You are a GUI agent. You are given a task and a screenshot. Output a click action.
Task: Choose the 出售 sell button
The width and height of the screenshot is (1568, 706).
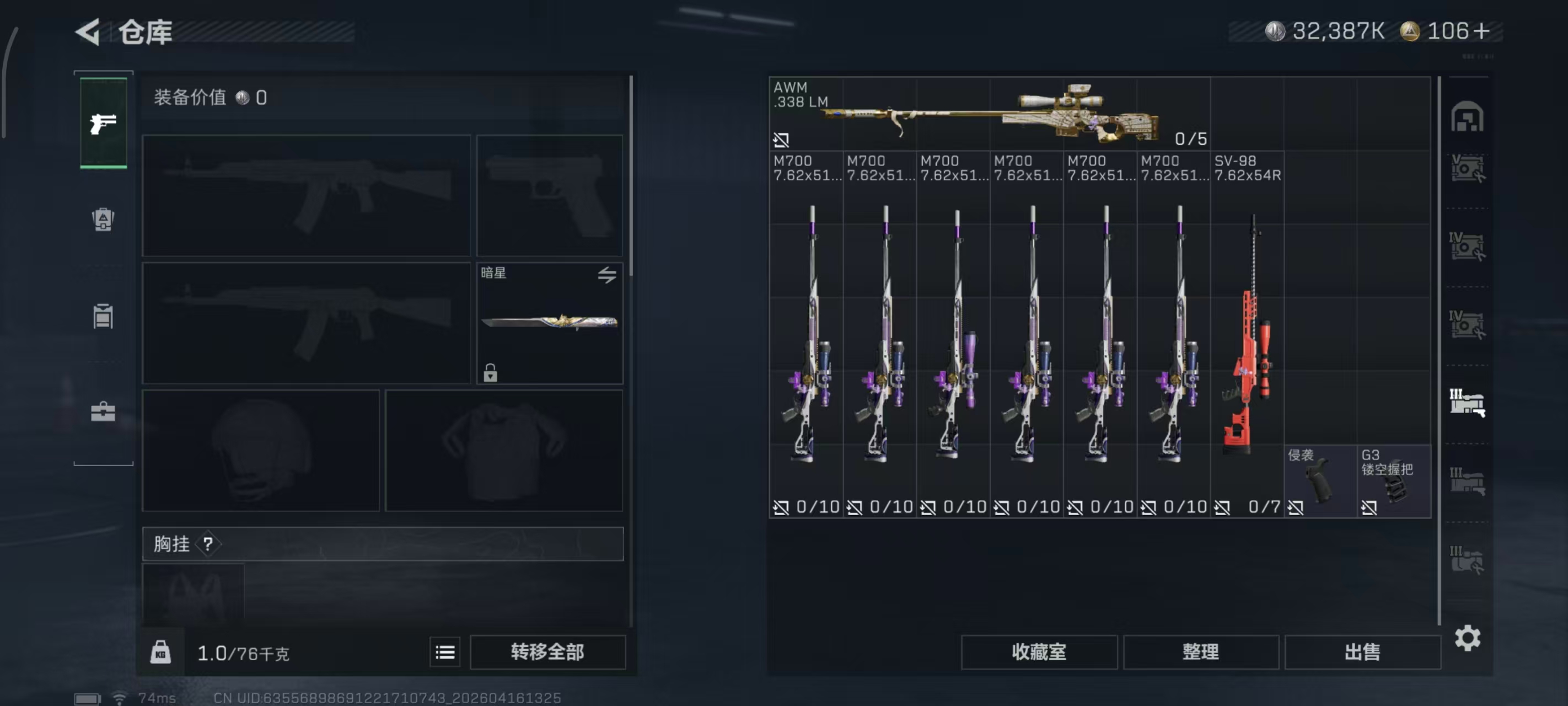pos(1362,652)
